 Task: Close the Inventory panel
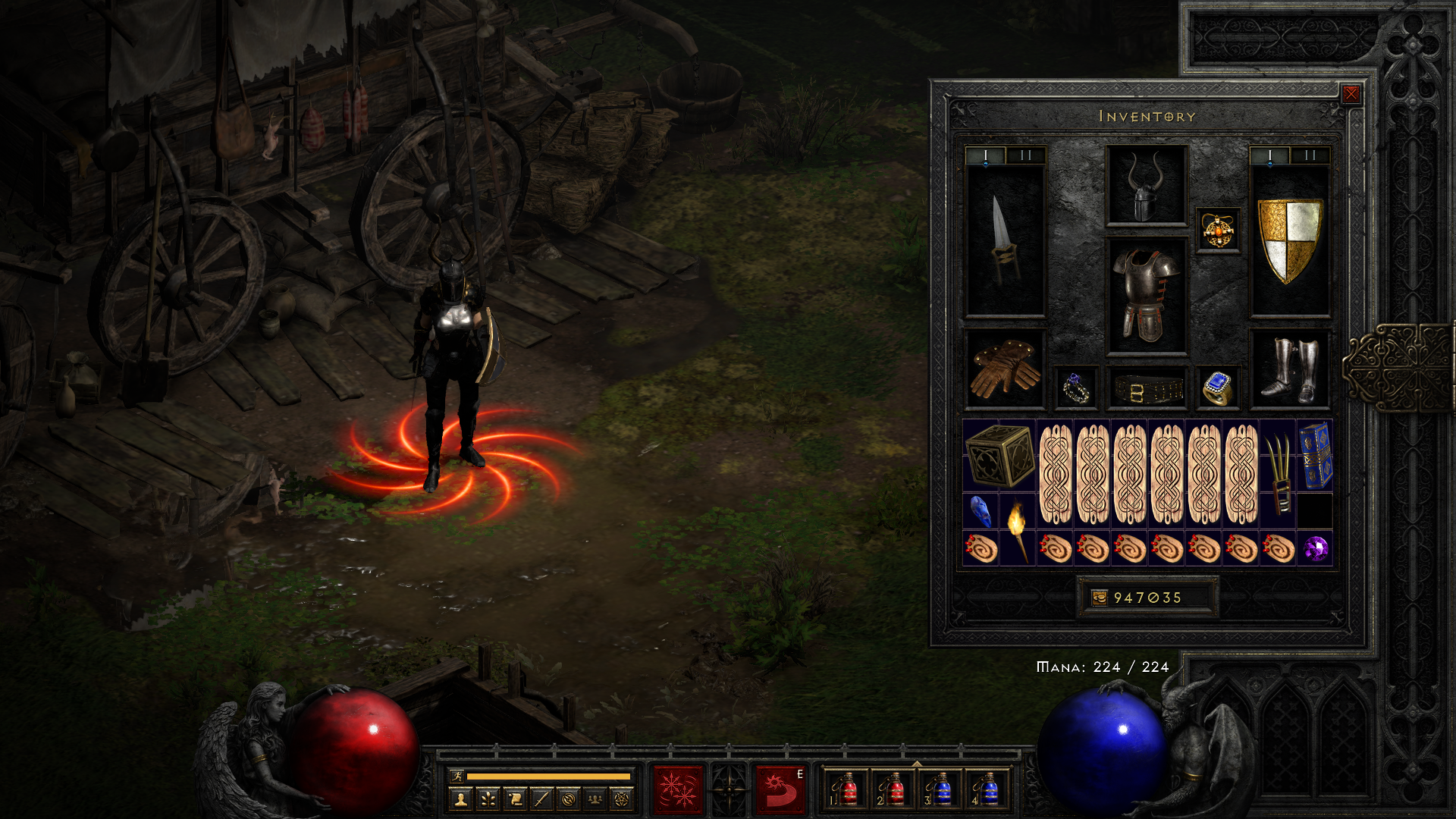coord(1351,94)
